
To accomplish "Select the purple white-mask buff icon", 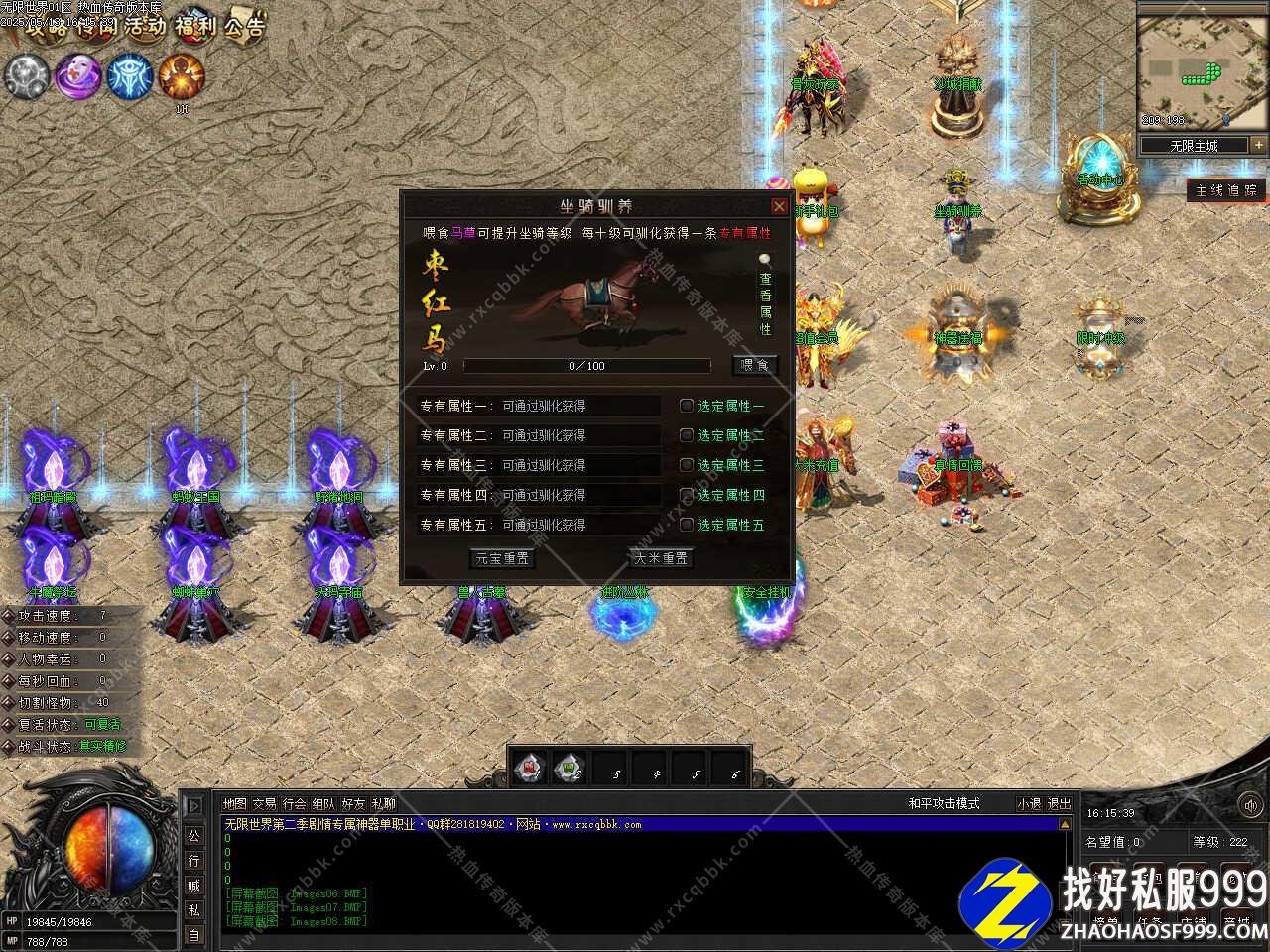I will click(x=77, y=75).
